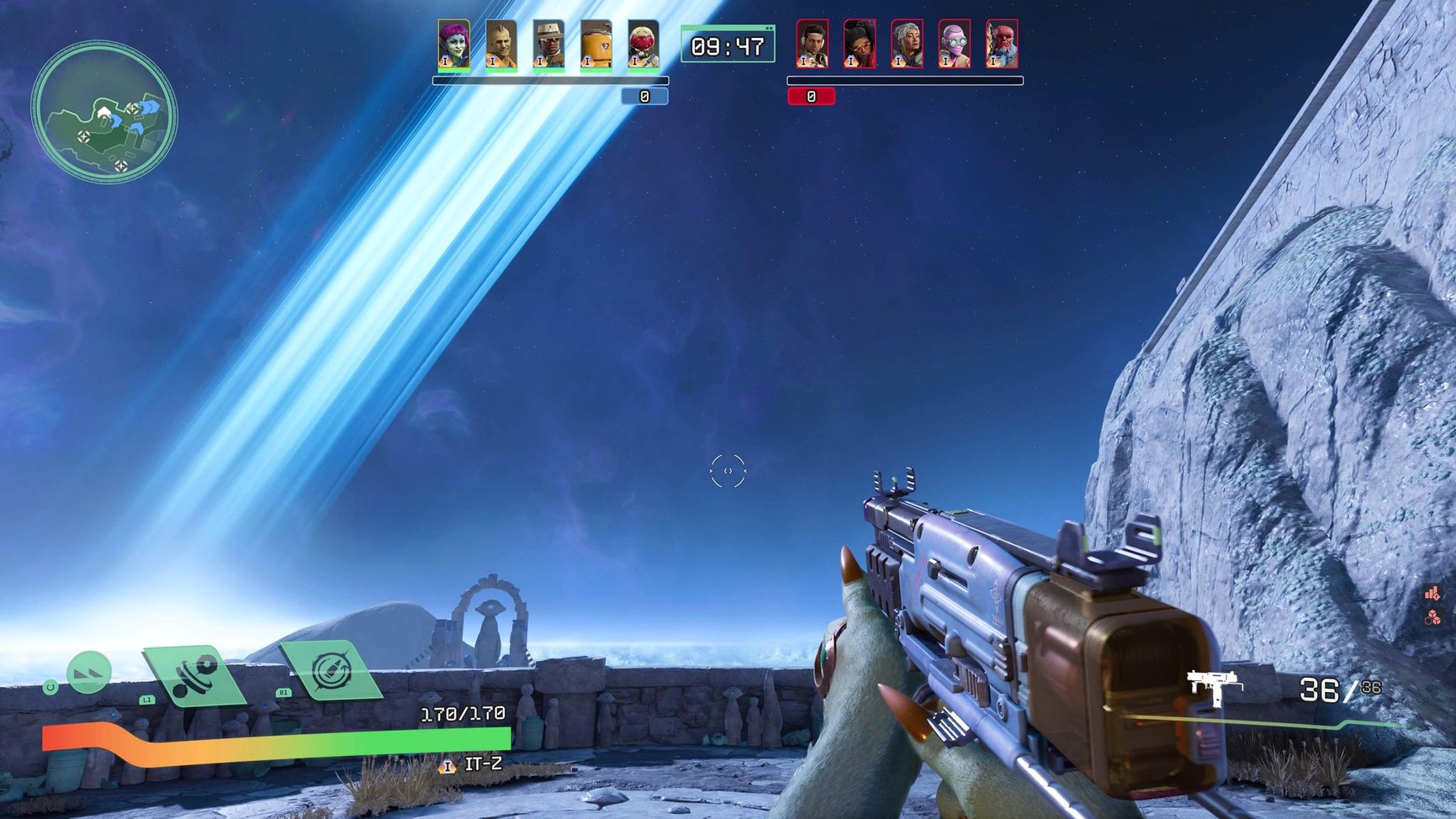Select the enemy wearing white headphones

[812, 45]
